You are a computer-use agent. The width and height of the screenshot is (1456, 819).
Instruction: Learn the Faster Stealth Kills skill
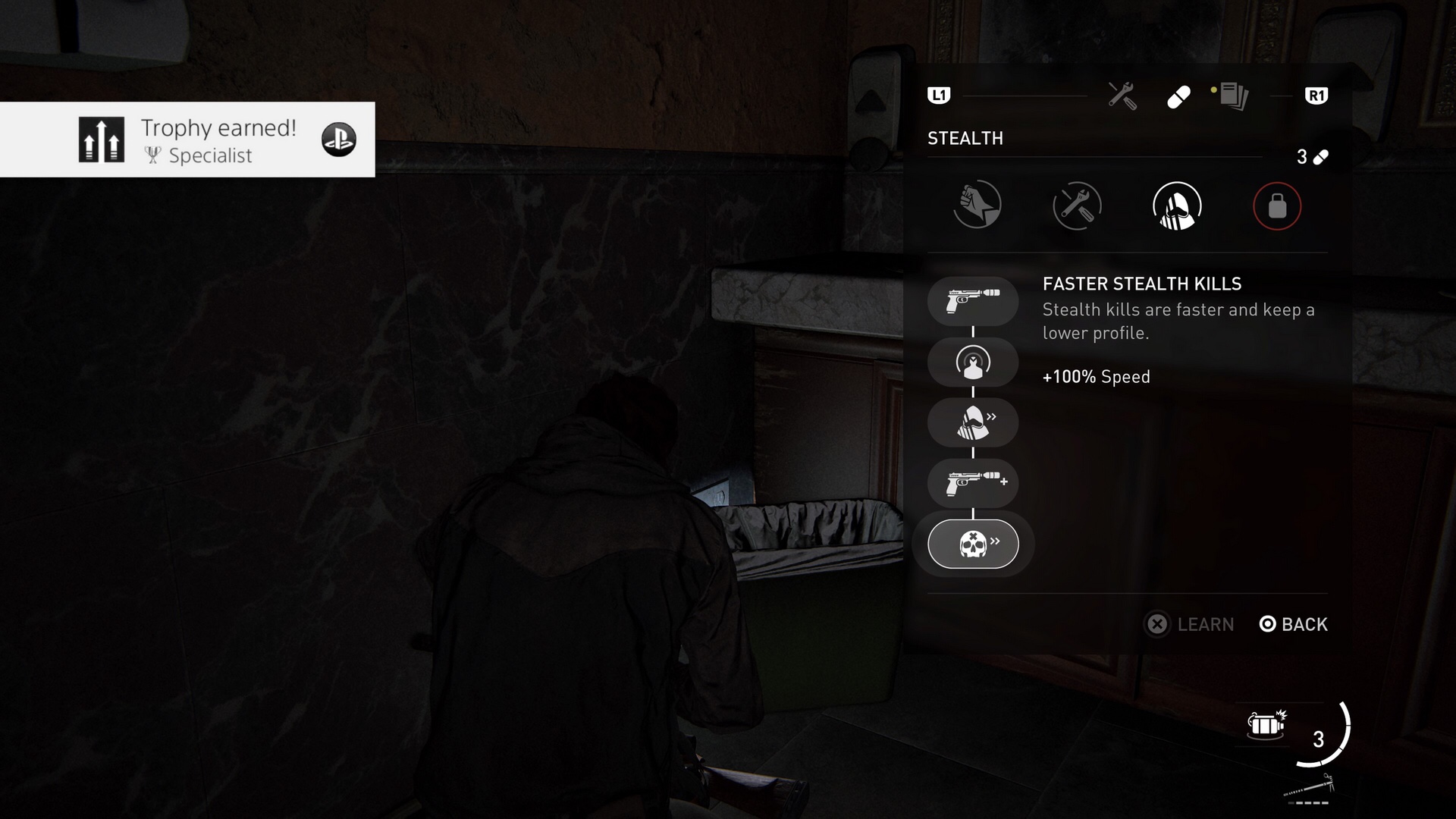(1189, 624)
